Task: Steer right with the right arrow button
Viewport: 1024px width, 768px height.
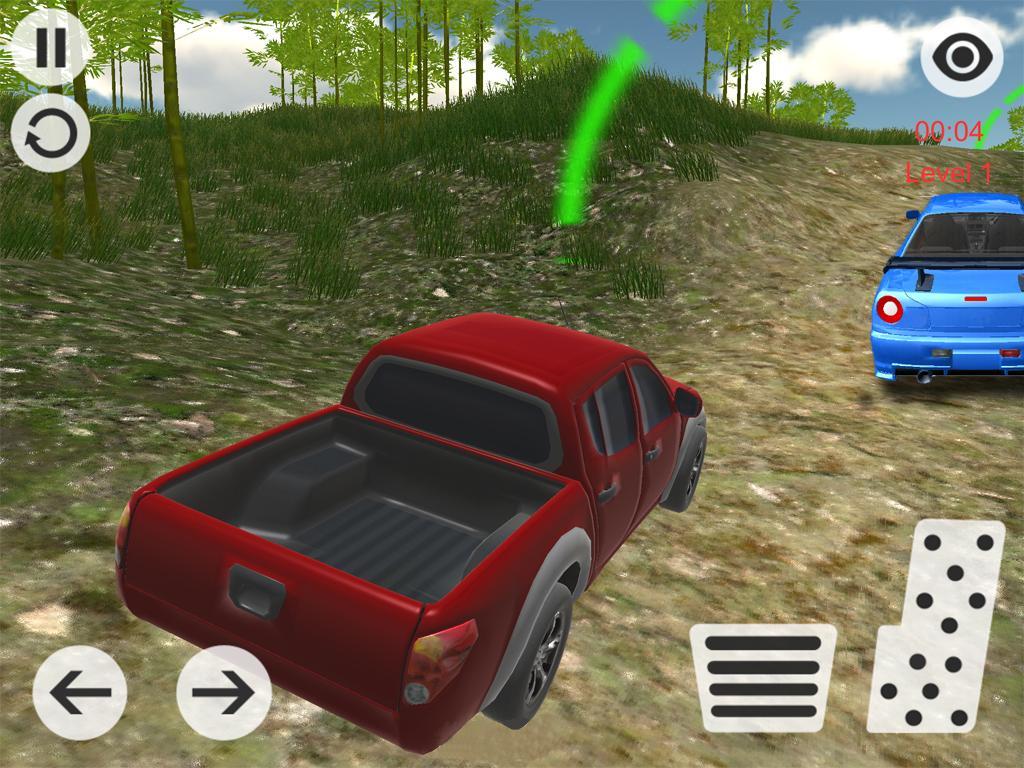Action: (x=223, y=692)
